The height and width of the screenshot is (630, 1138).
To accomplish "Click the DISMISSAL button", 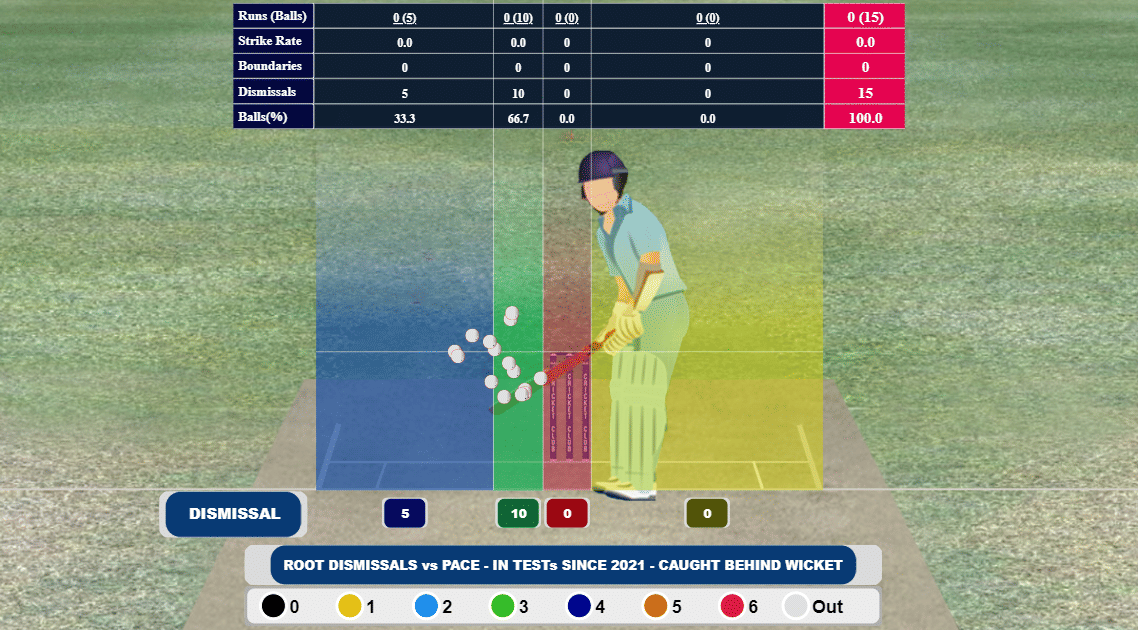I will [234, 514].
